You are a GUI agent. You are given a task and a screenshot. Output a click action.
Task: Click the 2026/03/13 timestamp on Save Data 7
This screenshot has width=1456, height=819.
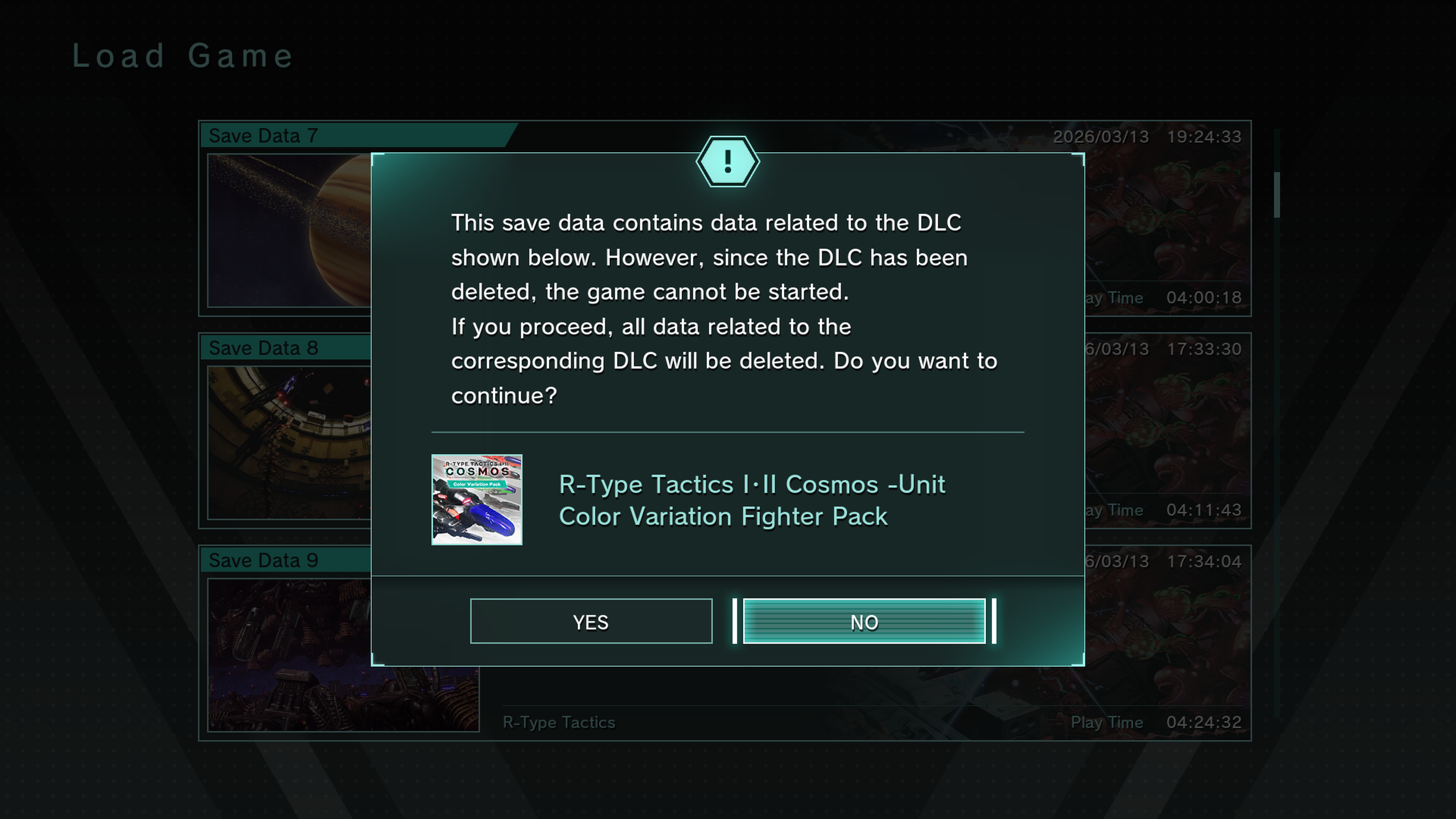(x=1100, y=136)
